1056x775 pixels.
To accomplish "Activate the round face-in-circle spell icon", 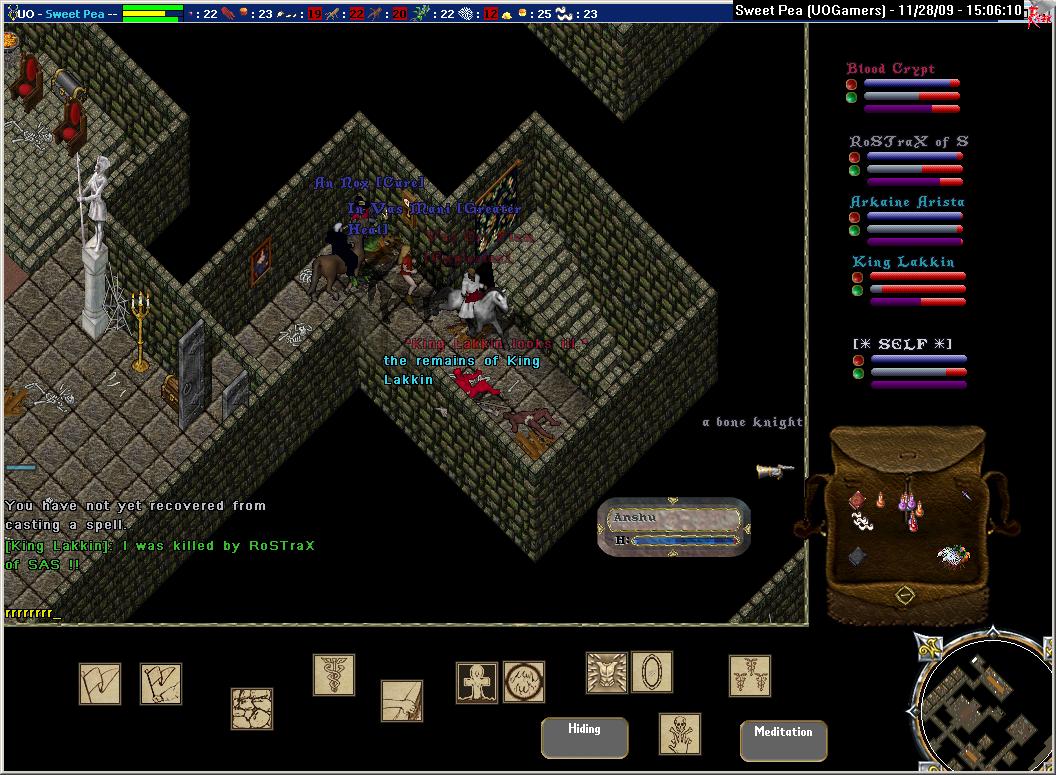I will (x=523, y=682).
